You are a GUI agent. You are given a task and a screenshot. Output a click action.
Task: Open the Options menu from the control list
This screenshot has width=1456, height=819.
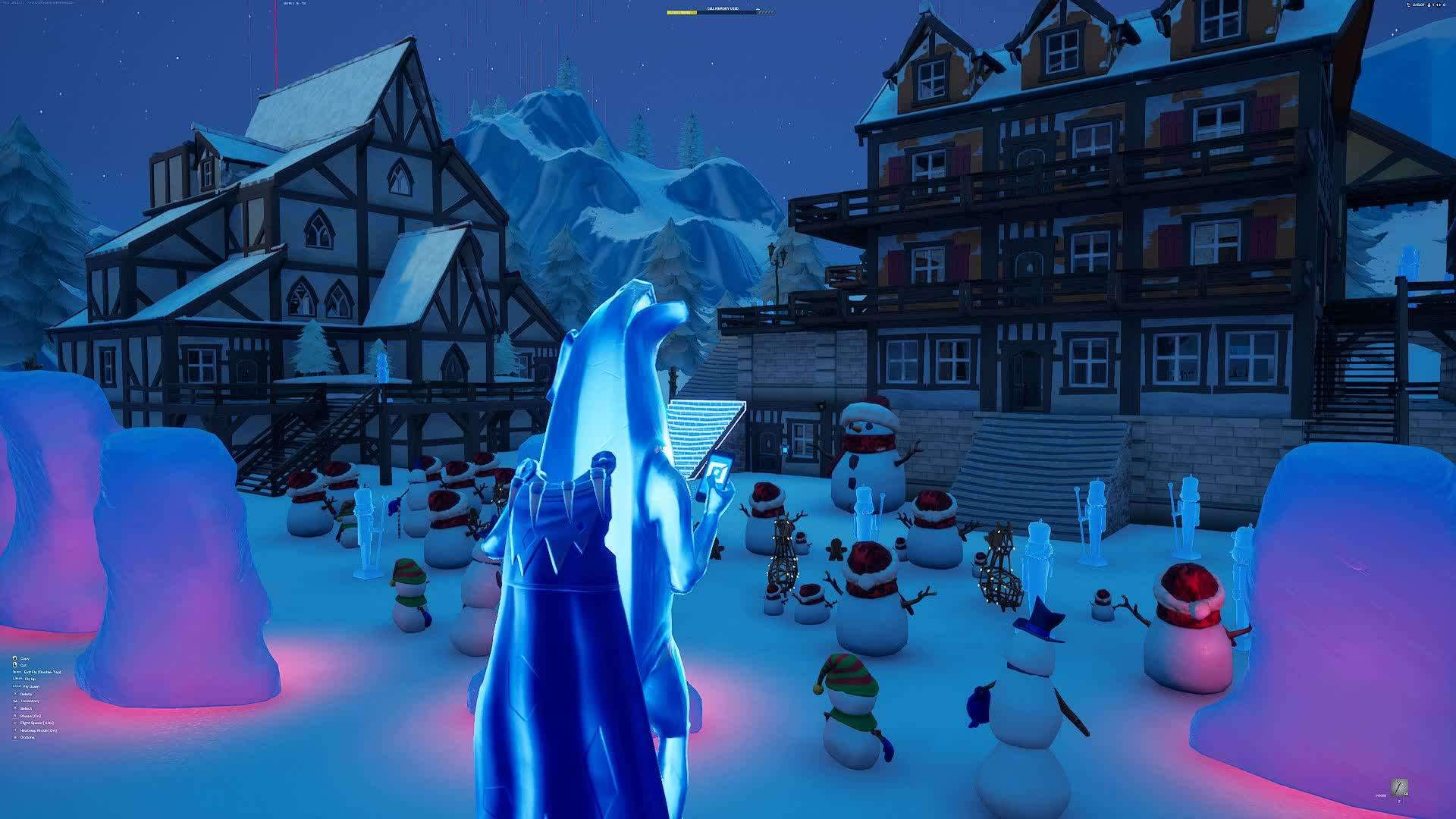pyautogui.click(x=27, y=737)
